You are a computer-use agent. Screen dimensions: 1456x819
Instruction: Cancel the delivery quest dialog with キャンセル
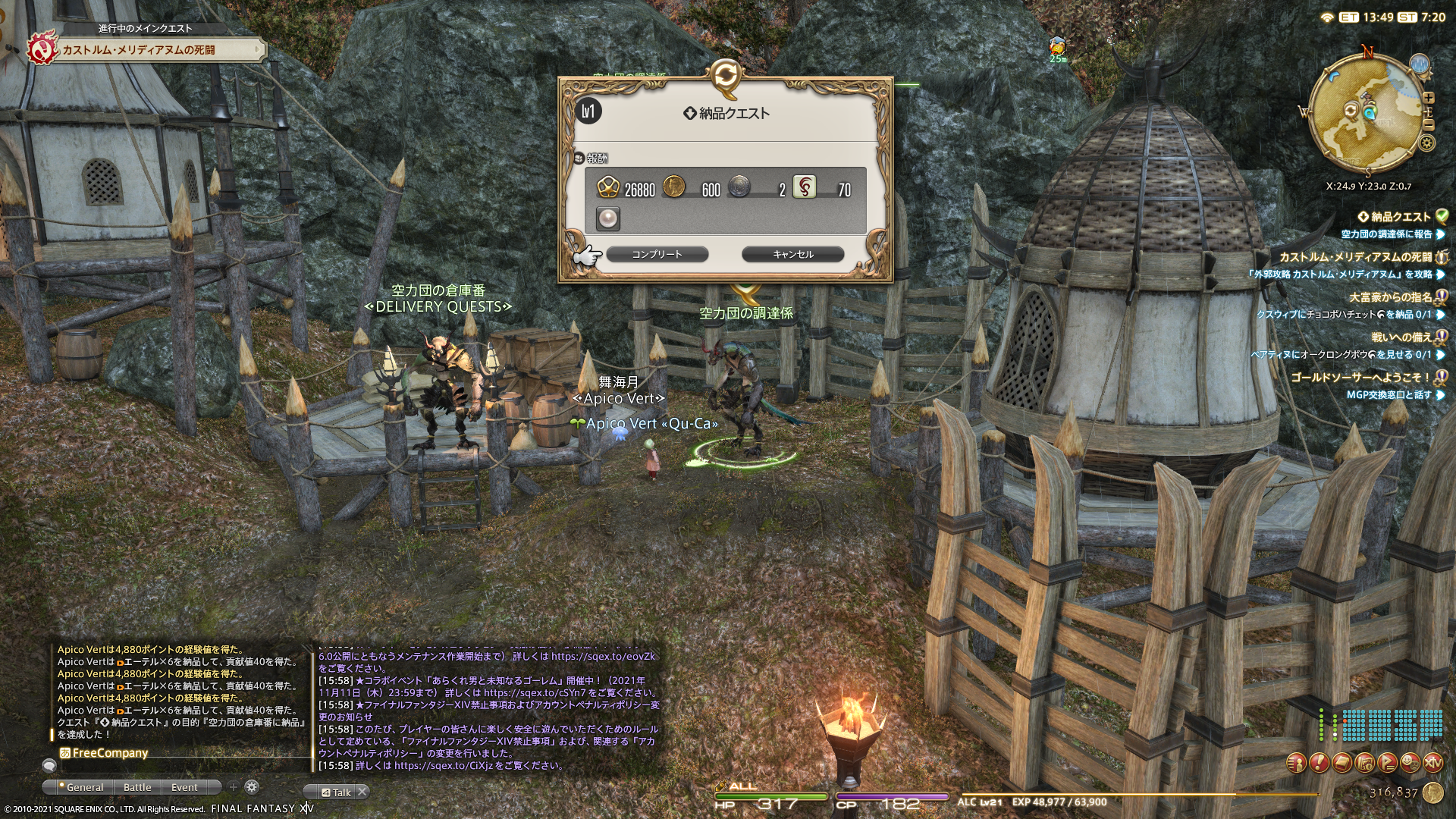[x=792, y=254]
